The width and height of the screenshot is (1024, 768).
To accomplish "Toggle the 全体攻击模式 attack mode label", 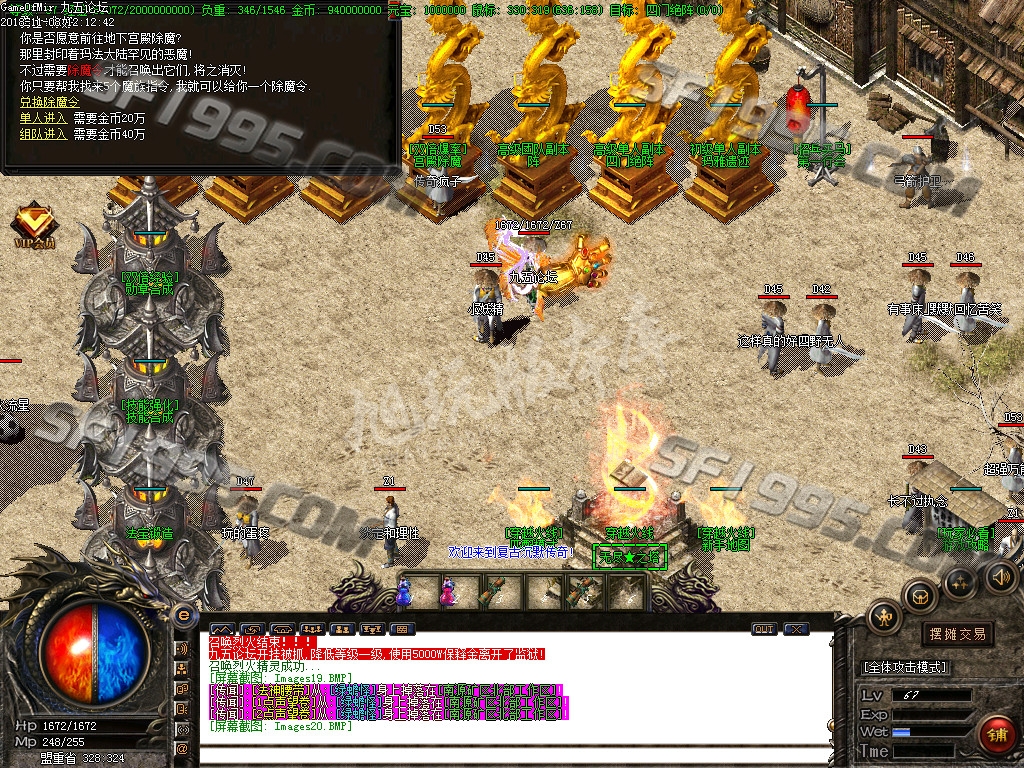I will click(906, 667).
